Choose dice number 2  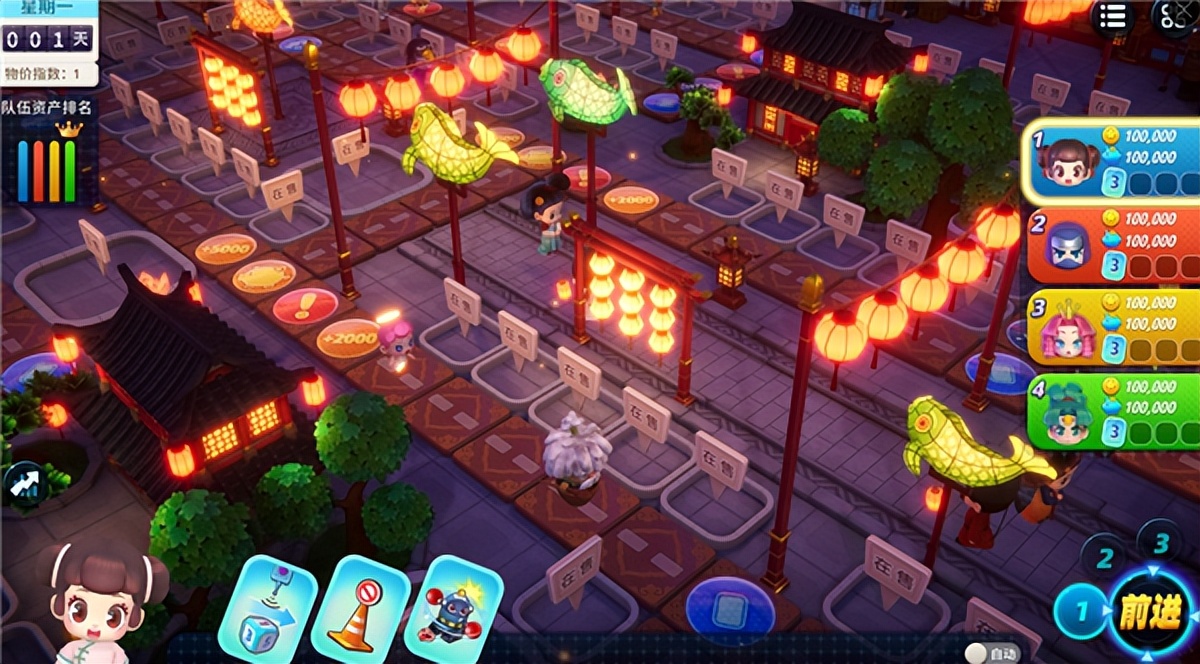(x=1104, y=557)
